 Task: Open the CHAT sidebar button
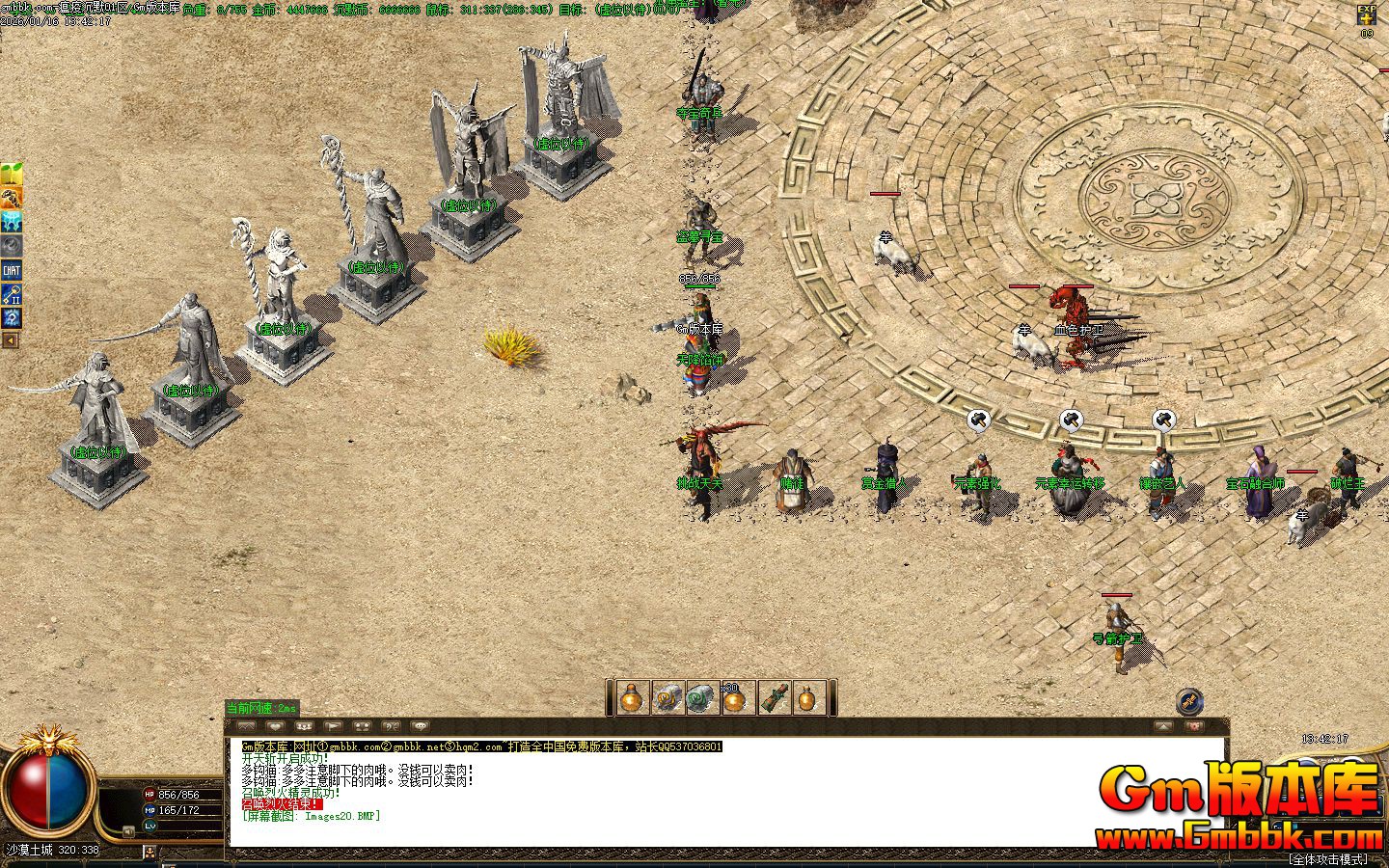tap(12, 271)
